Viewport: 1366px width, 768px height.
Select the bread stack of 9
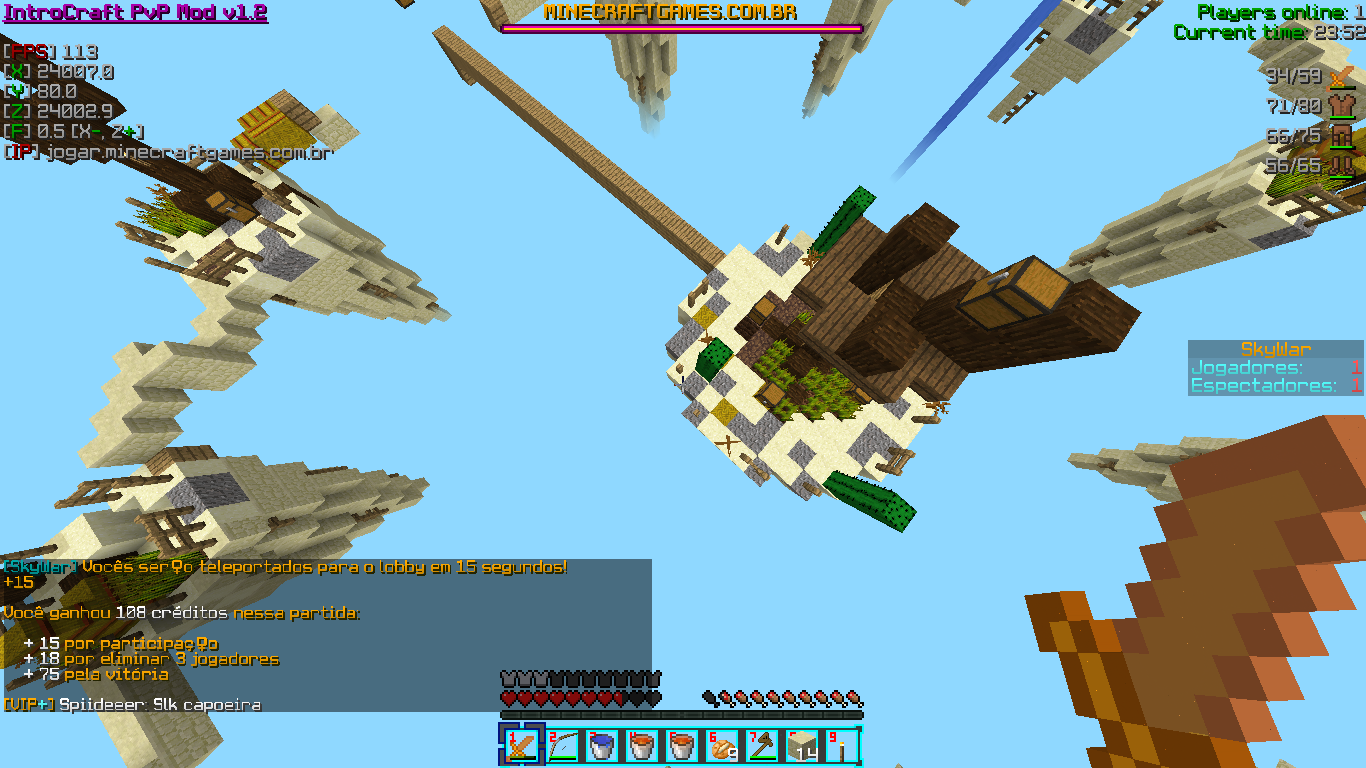point(722,746)
